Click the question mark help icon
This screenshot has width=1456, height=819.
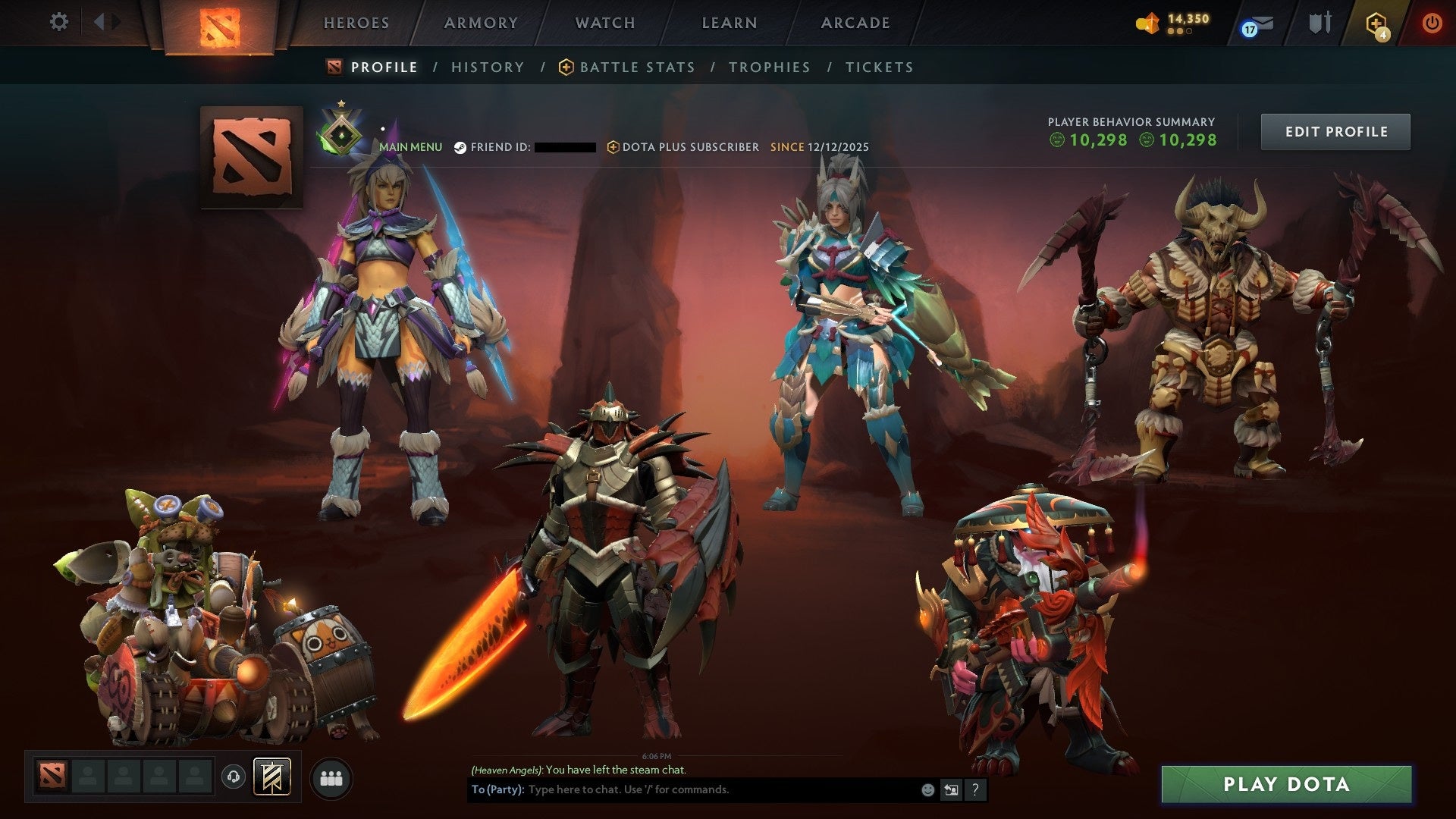coord(974,789)
